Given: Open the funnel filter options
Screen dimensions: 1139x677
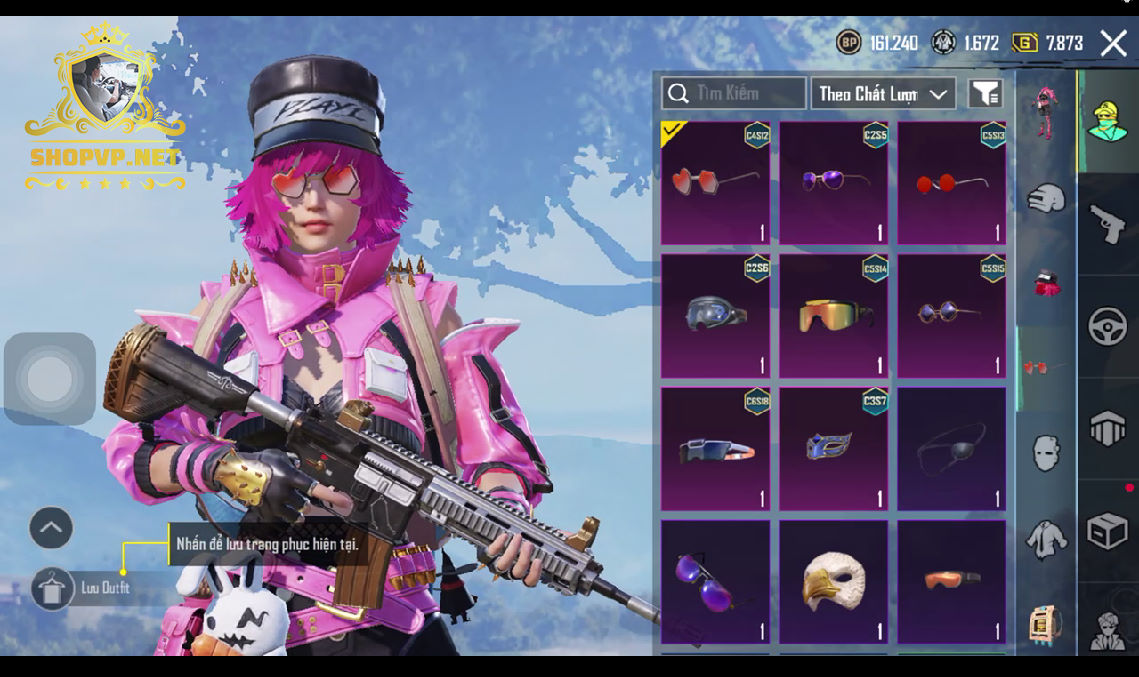Looking at the screenshot, I should 985,94.
